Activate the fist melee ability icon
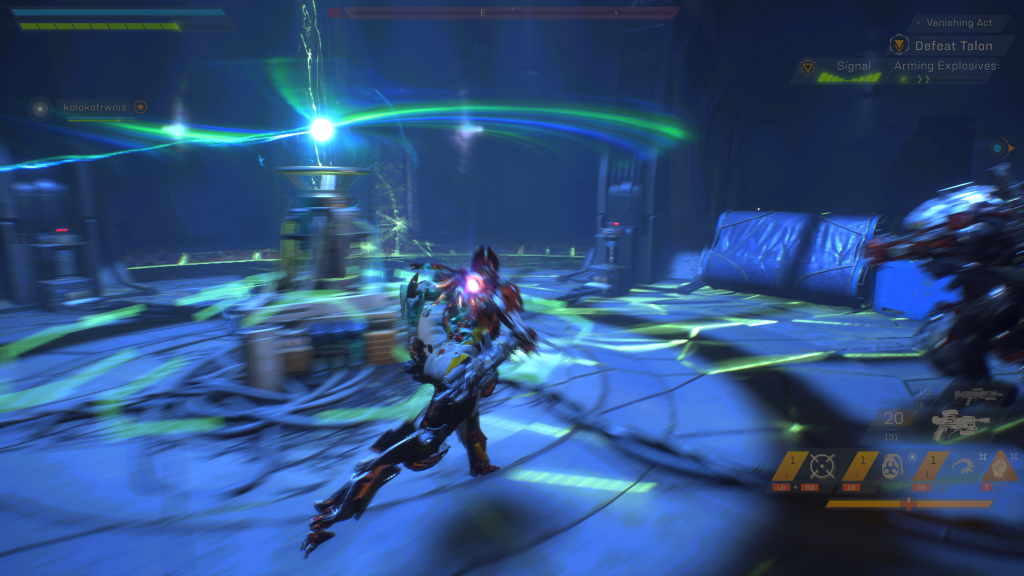Viewport: 1024px width, 576px height. [x=1002, y=466]
